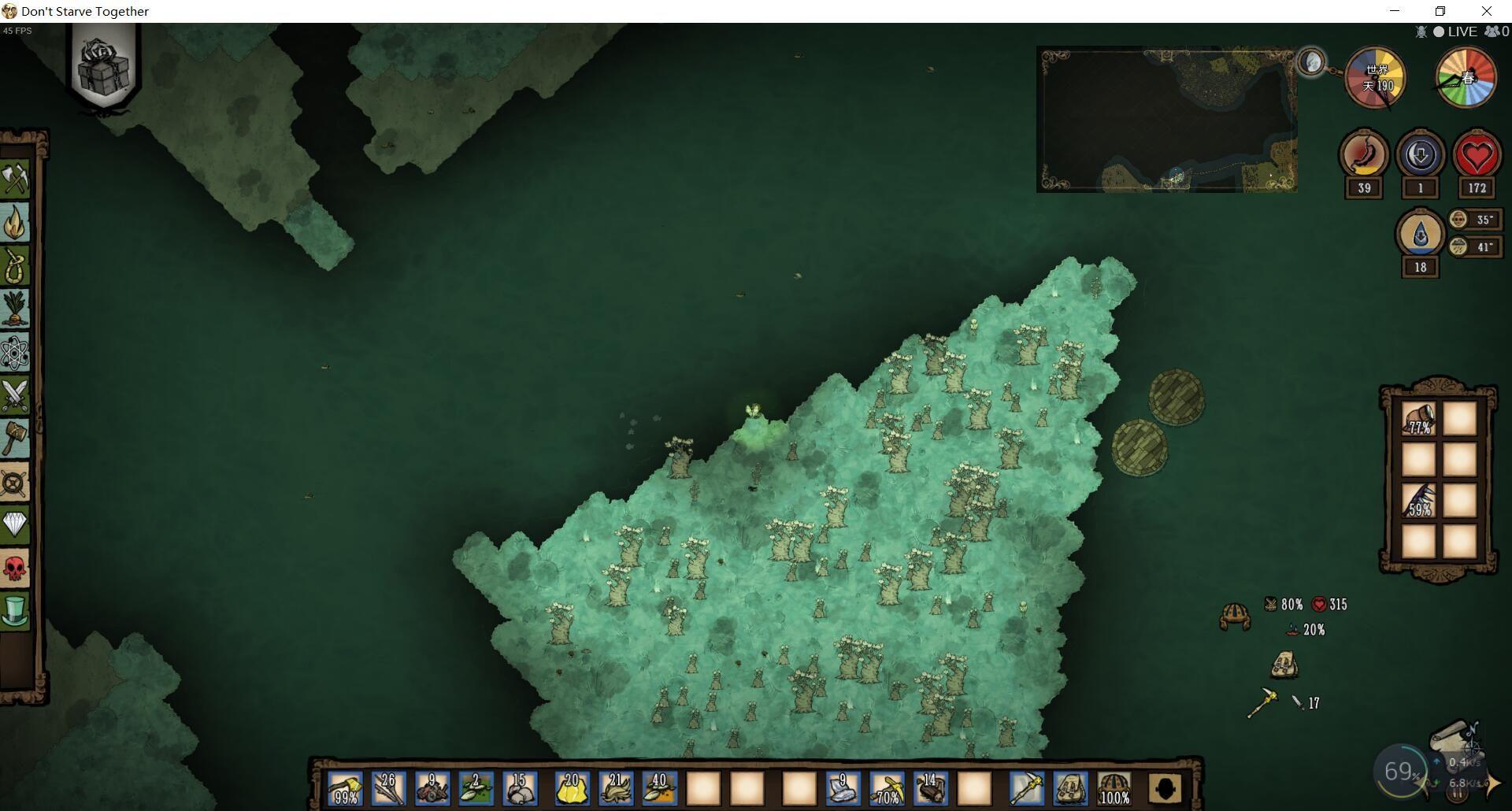Open the Science atom crafting tab
This screenshot has width=1512, height=811.
pyautogui.click(x=16, y=352)
